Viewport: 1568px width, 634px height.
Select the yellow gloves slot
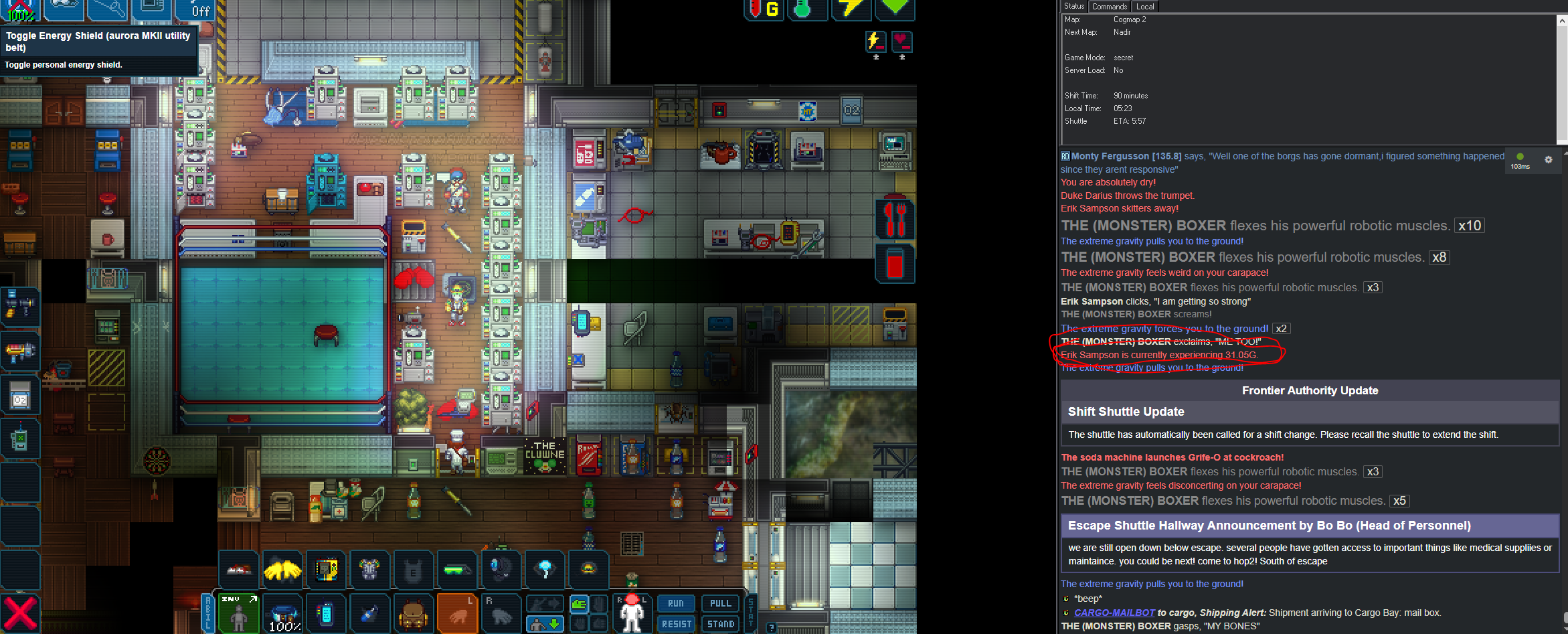(282, 570)
